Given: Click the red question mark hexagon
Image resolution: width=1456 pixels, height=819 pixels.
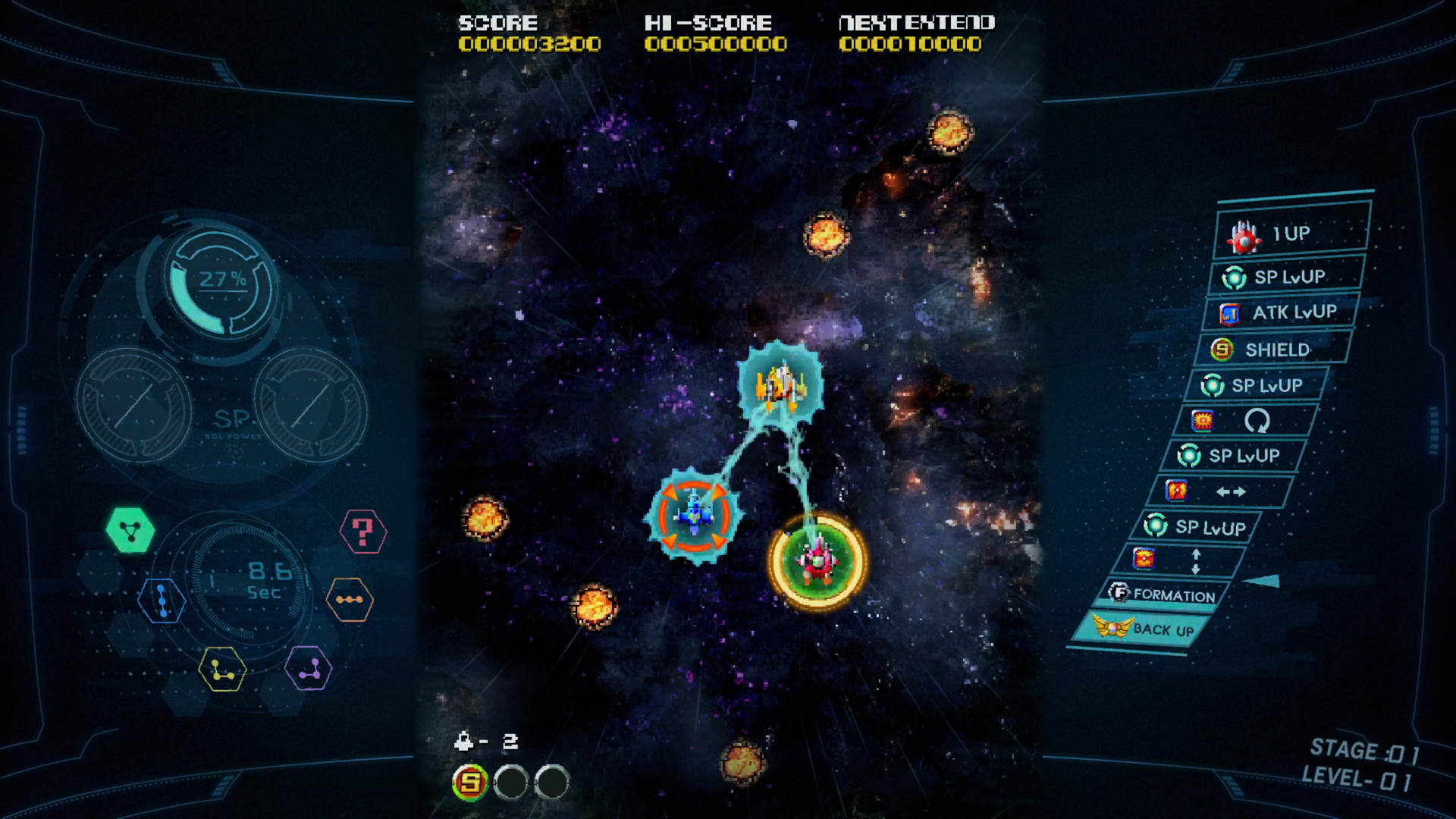Looking at the screenshot, I should [x=363, y=532].
